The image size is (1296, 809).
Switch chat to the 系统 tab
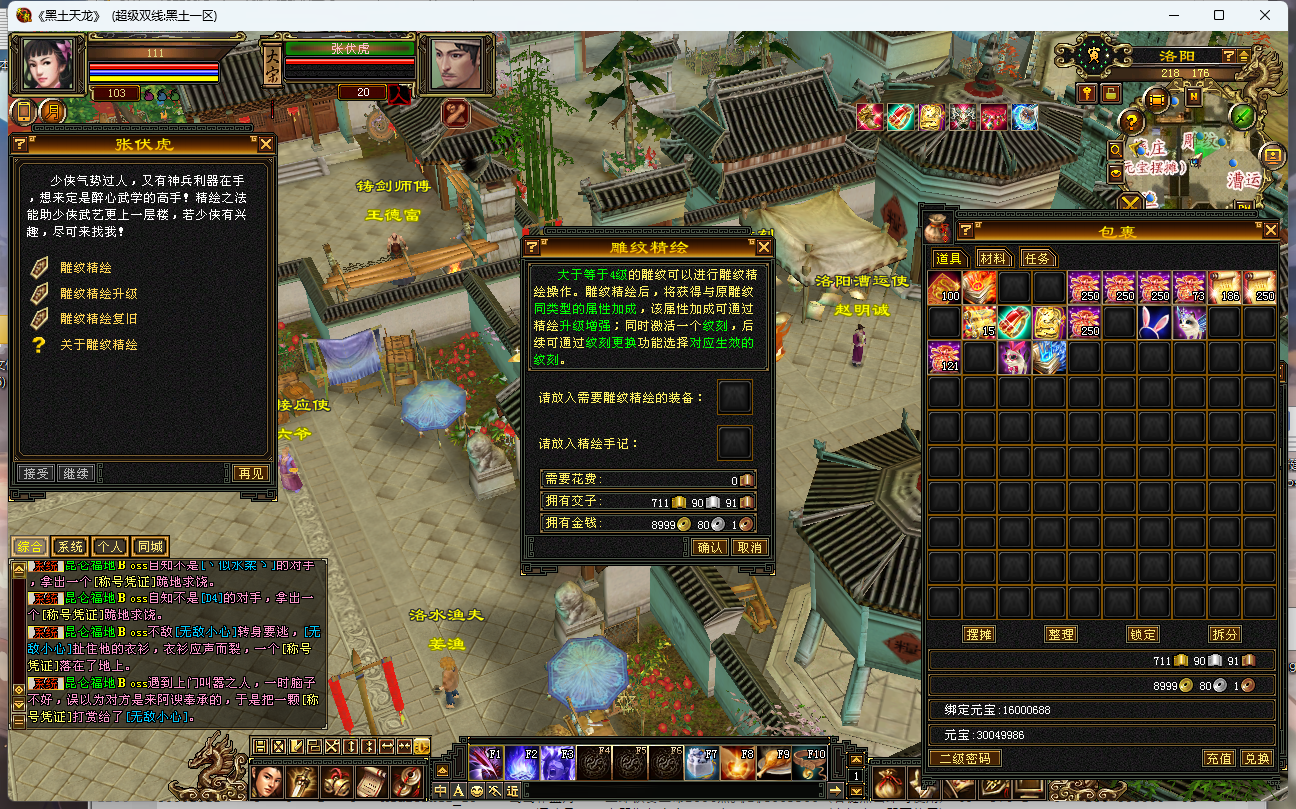70,547
